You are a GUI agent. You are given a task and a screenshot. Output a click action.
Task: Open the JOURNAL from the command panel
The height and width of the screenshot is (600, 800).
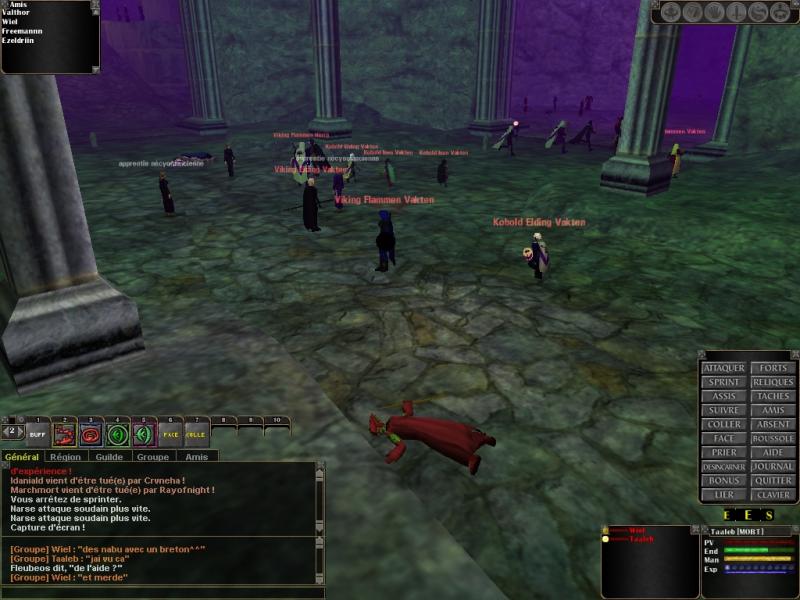(x=773, y=466)
